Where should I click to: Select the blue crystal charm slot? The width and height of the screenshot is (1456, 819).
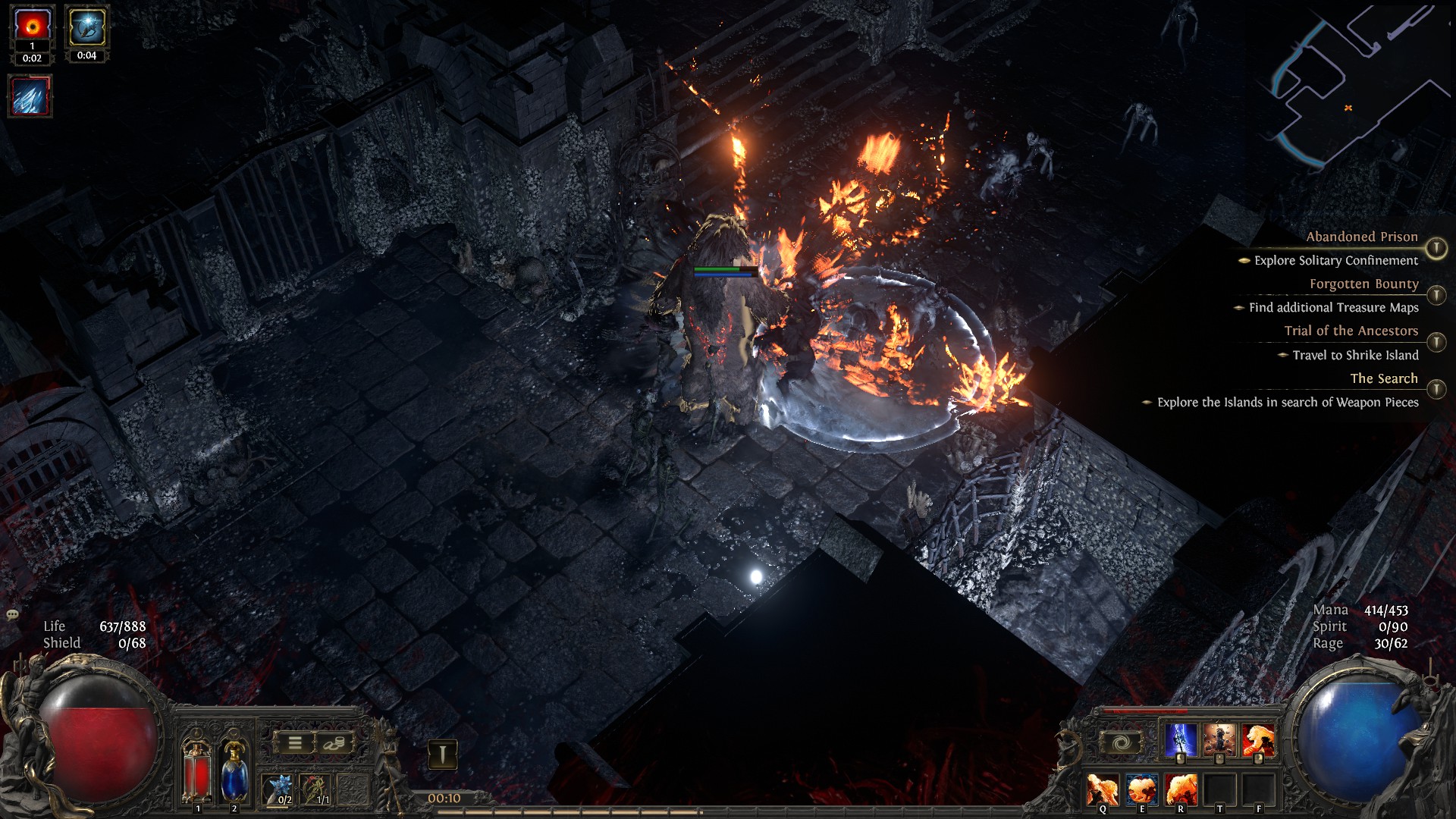tap(280, 789)
